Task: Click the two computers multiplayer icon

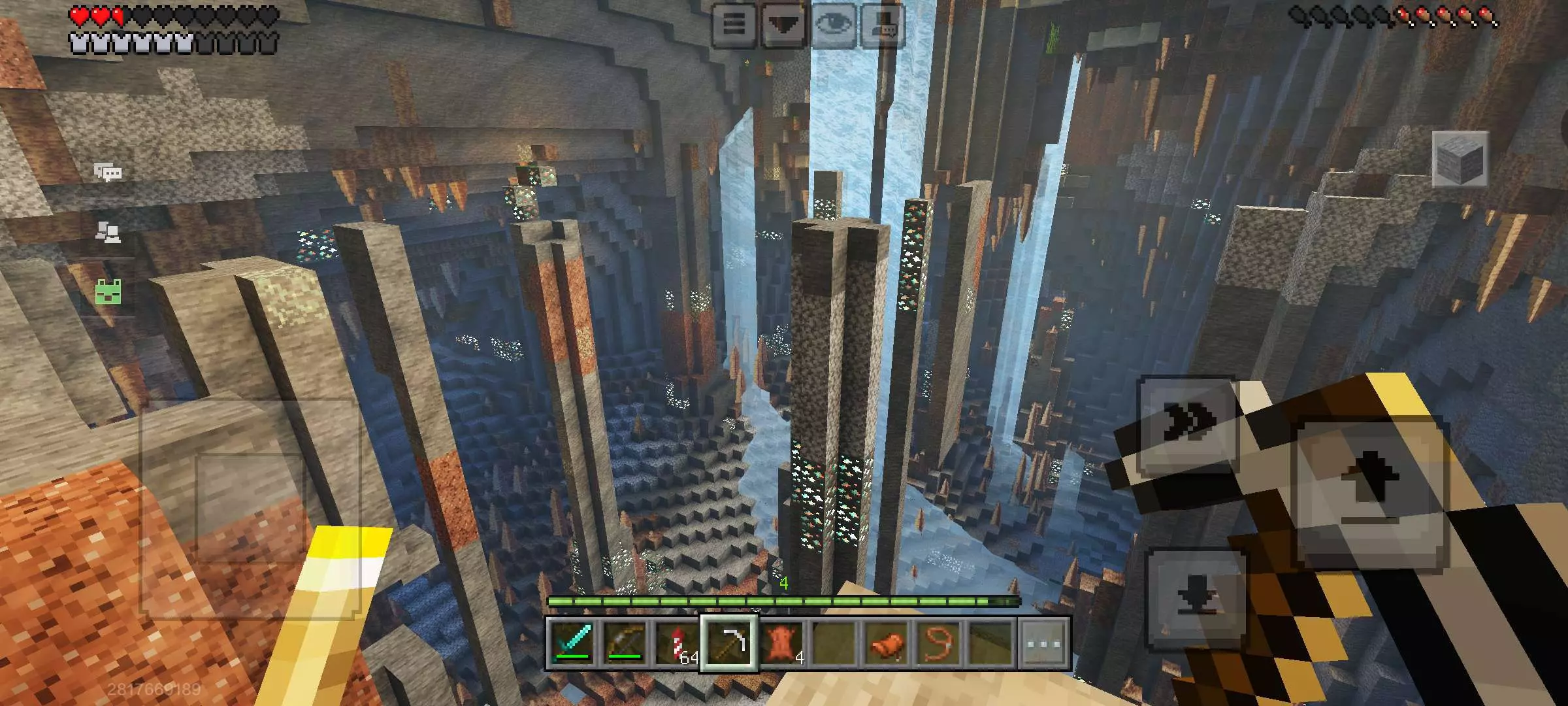Action: coord(108,232)
